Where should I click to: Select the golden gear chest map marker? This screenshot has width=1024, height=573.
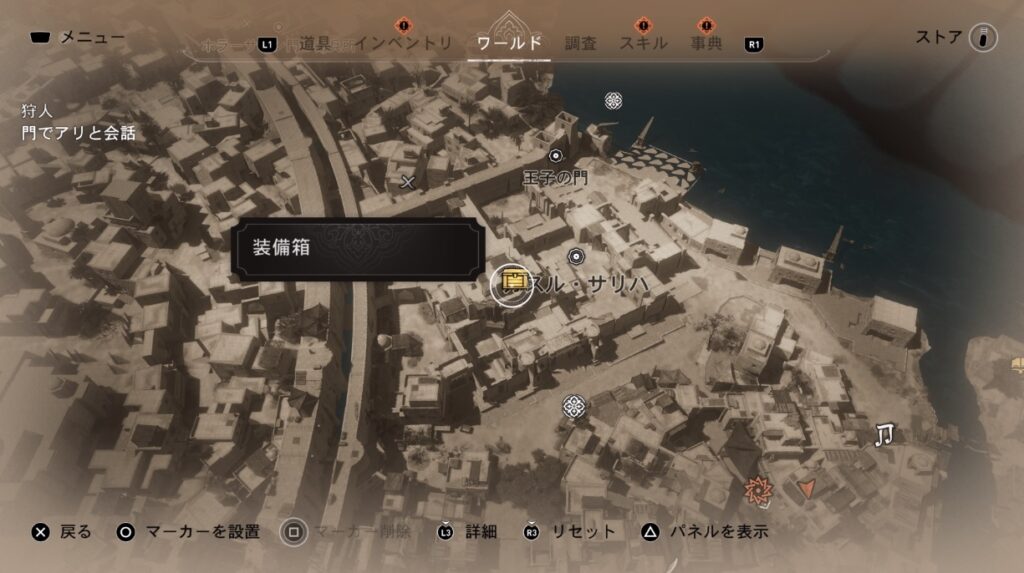(x=515, y=283)
